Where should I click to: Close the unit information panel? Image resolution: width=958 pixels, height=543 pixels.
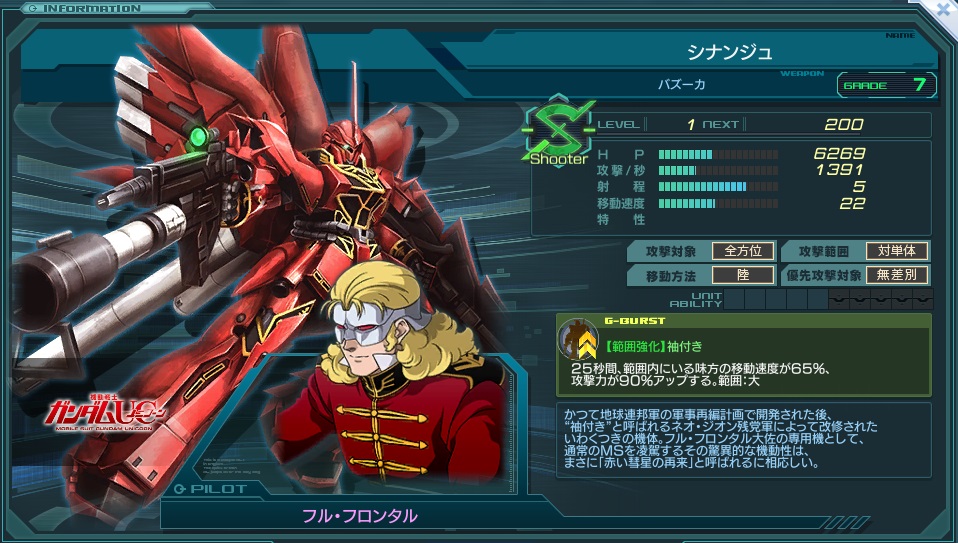[941, 9]
